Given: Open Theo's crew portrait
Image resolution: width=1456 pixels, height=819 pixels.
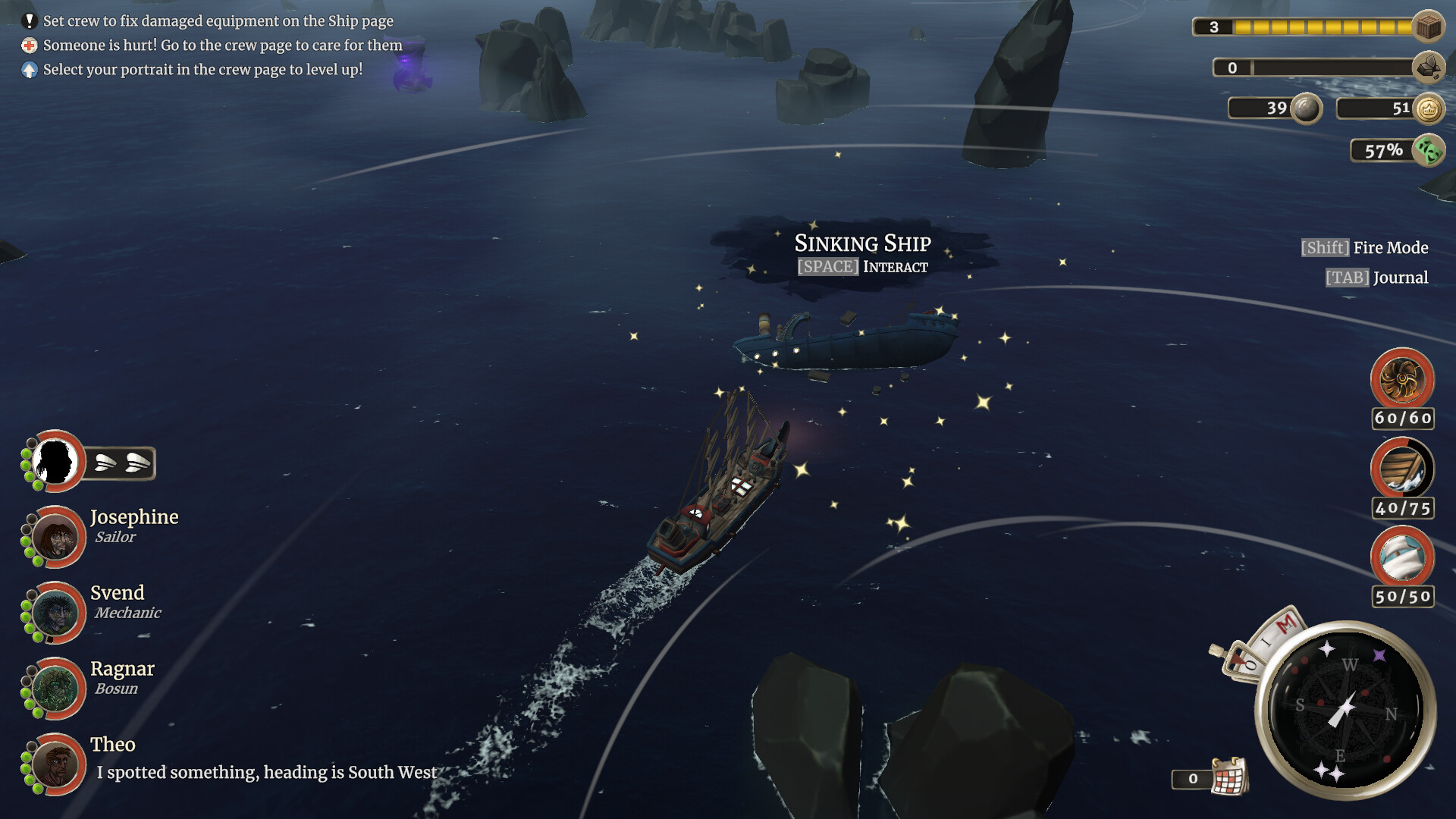Looking at the screenshot, I should [55, 764].
